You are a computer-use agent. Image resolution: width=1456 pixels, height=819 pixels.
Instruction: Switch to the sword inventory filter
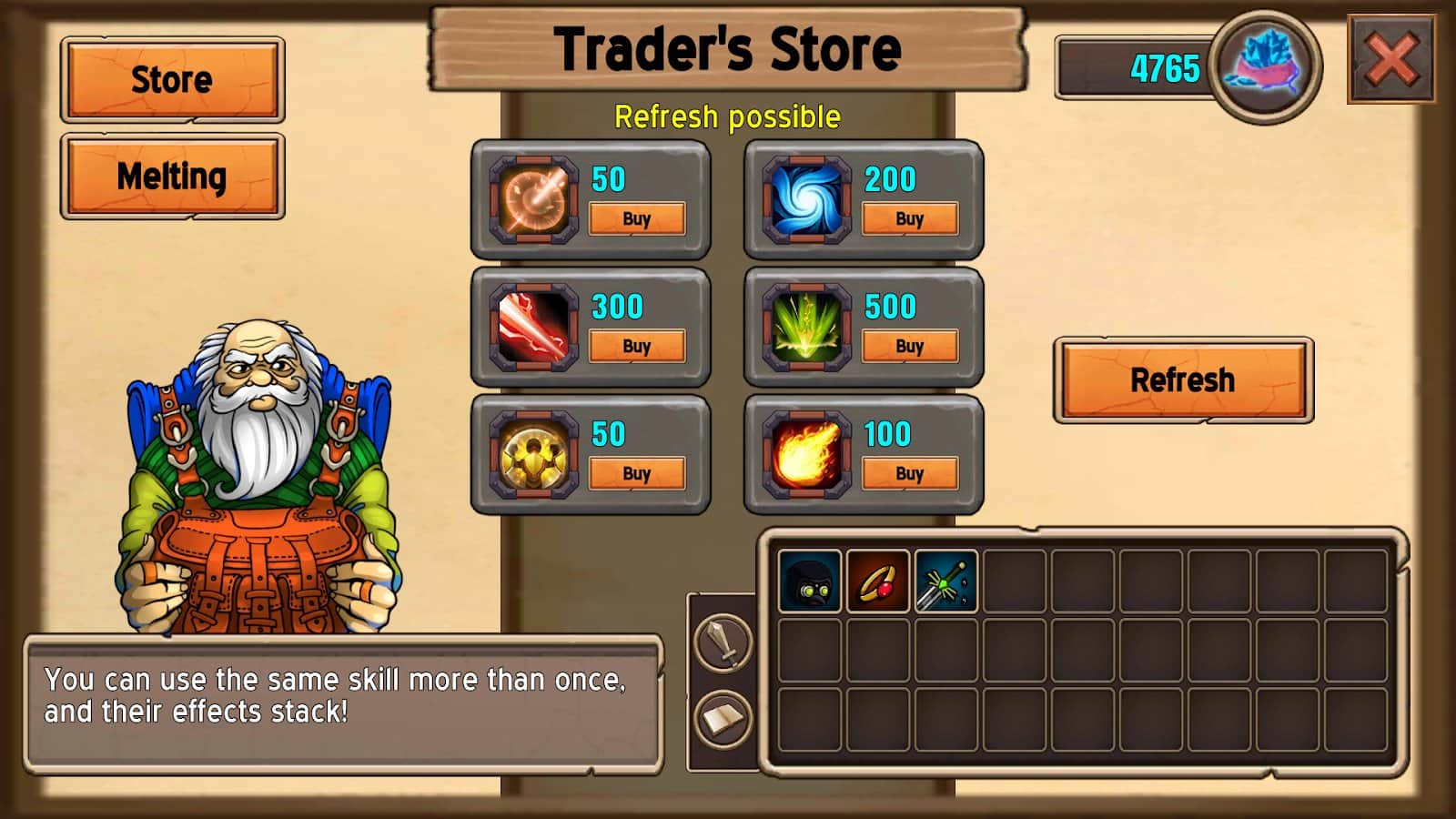tap(723, 642)
